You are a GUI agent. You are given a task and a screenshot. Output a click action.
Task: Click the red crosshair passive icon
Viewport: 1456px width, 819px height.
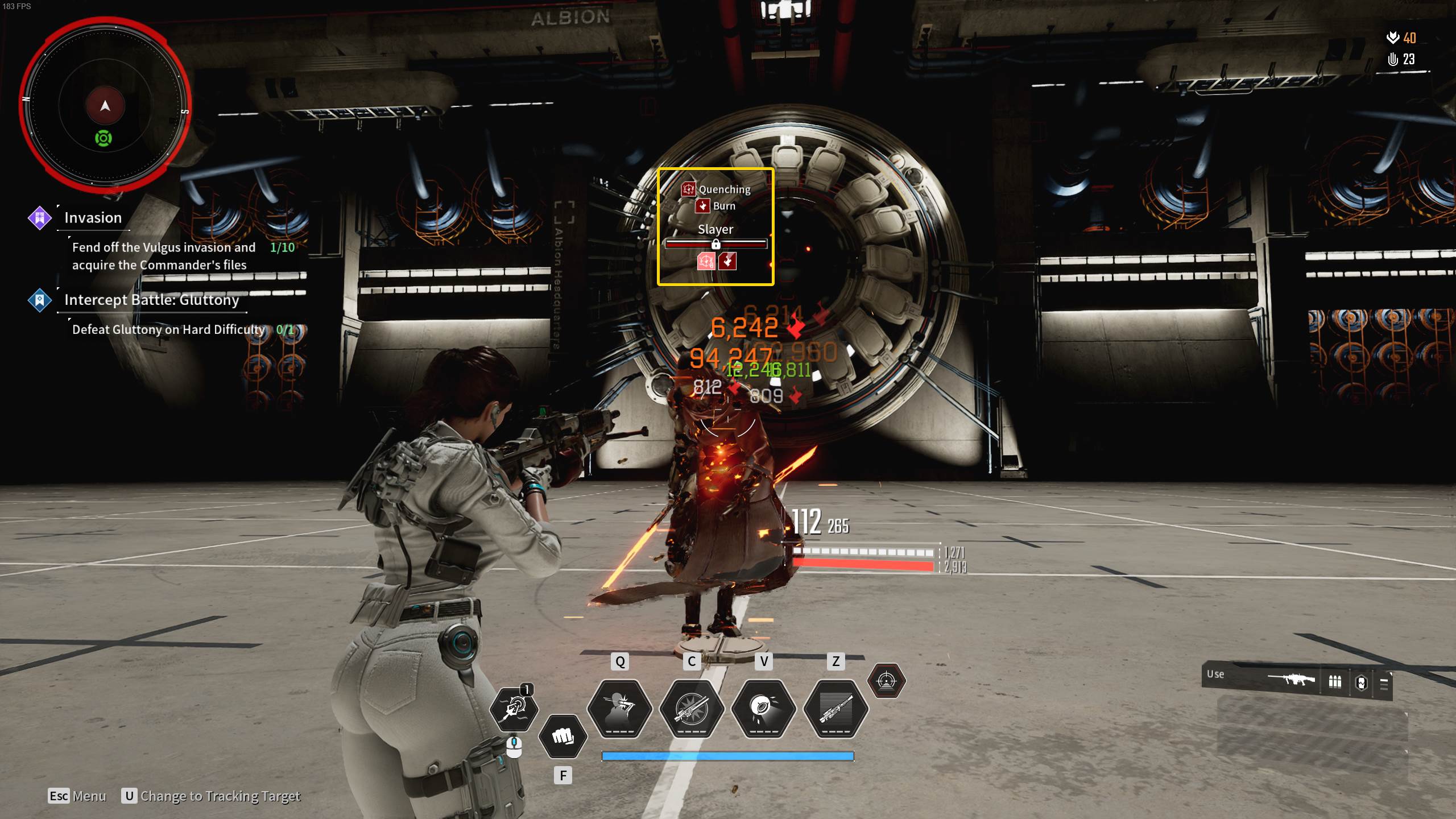(x=886, y=681)
